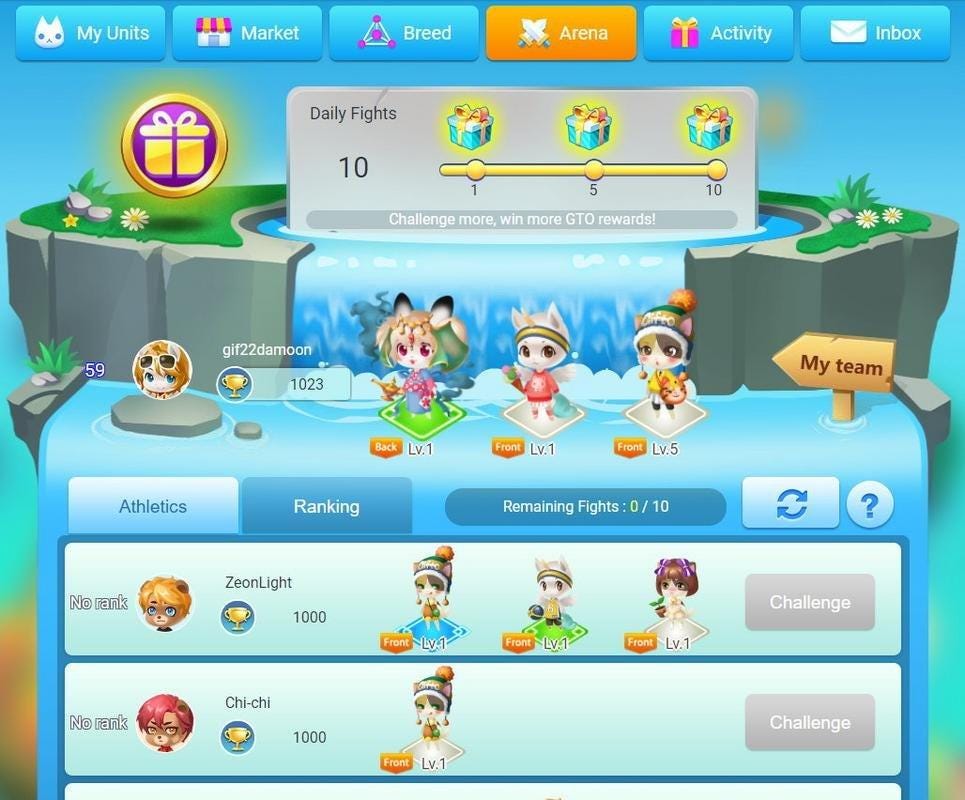Click gif22damoon's player avatar
This screenshot has height=800, width=965.
(162, 370)
